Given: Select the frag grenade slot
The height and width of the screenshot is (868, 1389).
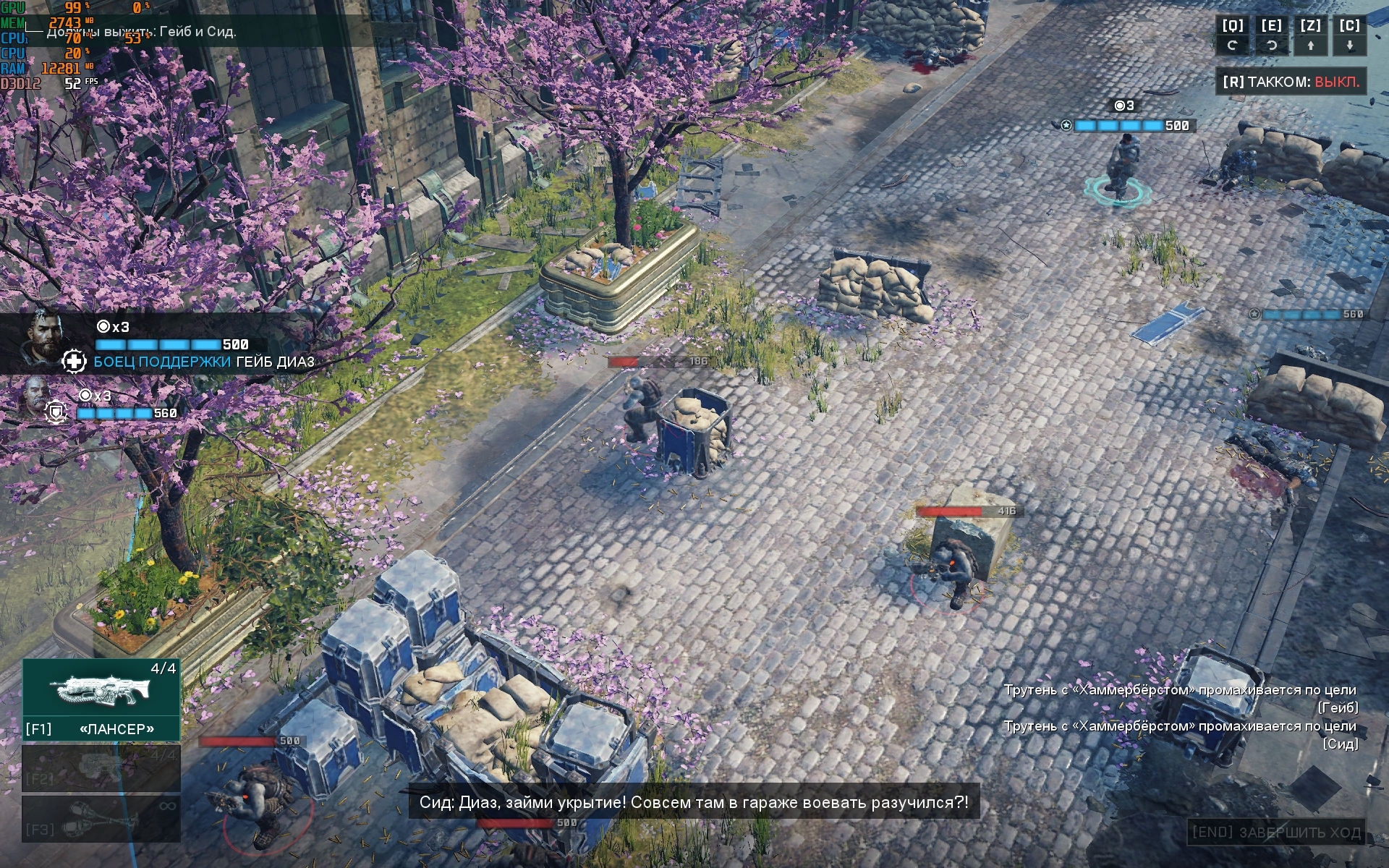Looking at the screenshot, I should [x=101, y=818].
